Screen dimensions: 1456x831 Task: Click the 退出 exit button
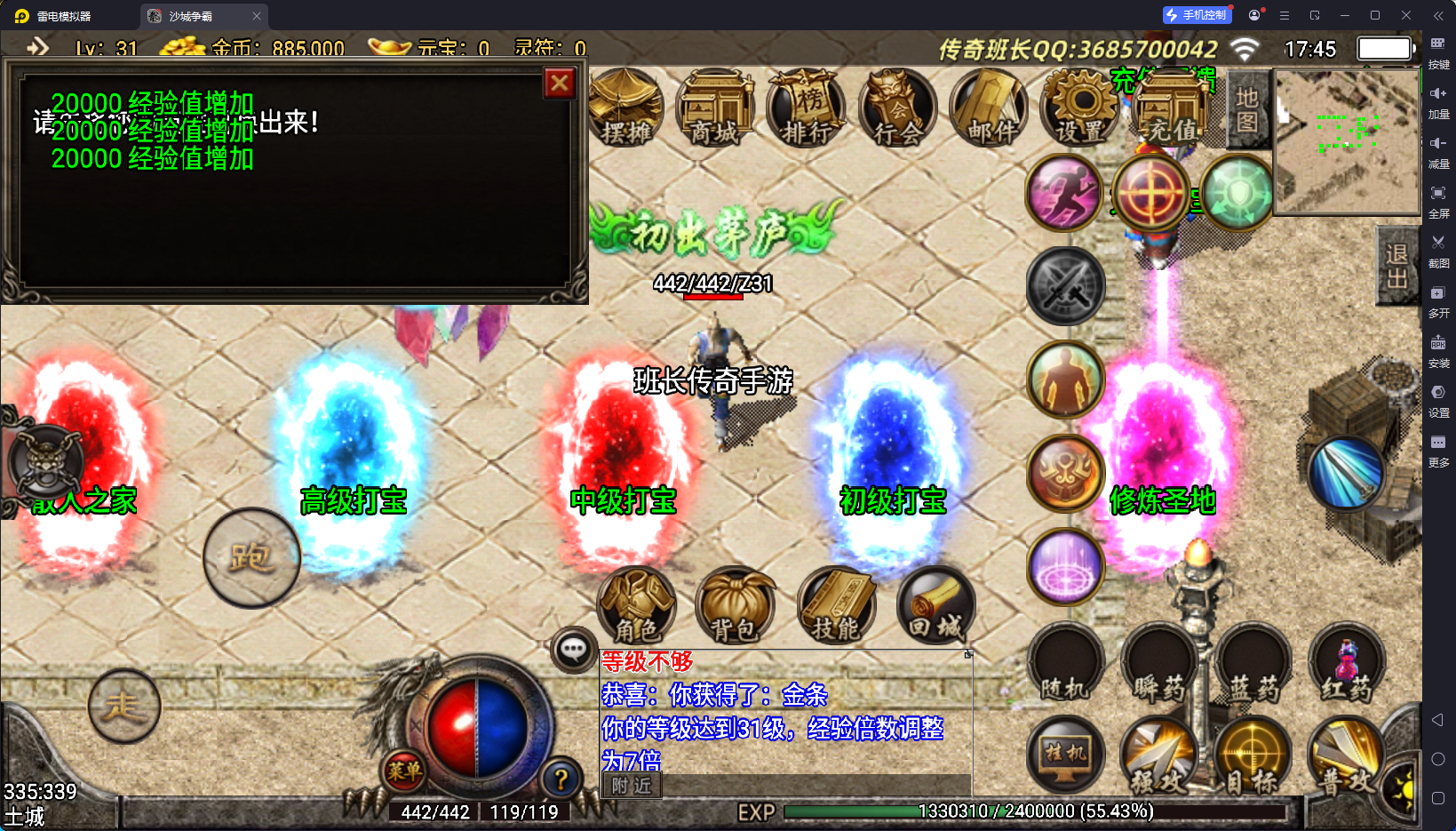click(1396, 266)
